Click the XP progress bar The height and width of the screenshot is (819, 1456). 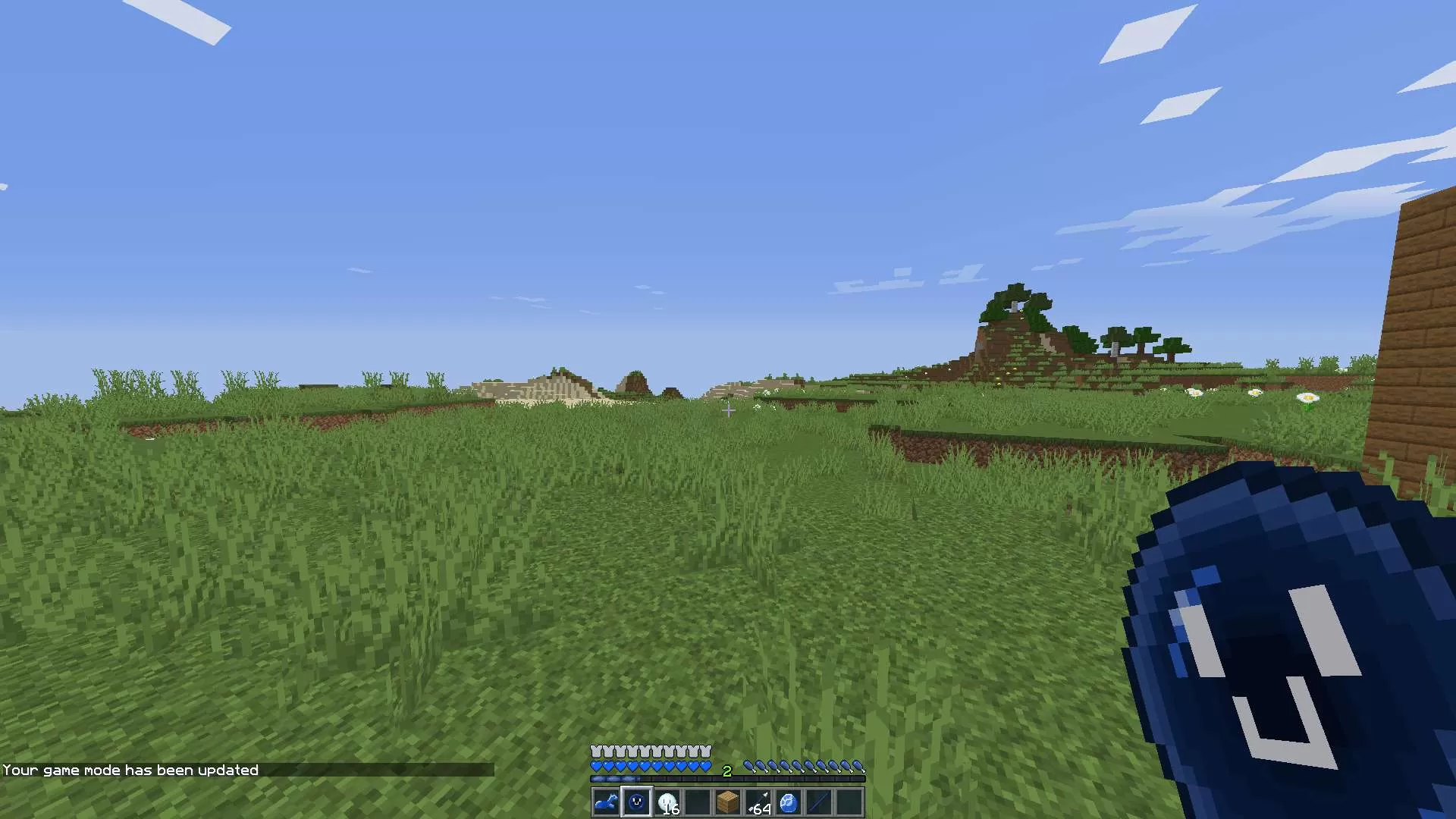tap(728, 778)
